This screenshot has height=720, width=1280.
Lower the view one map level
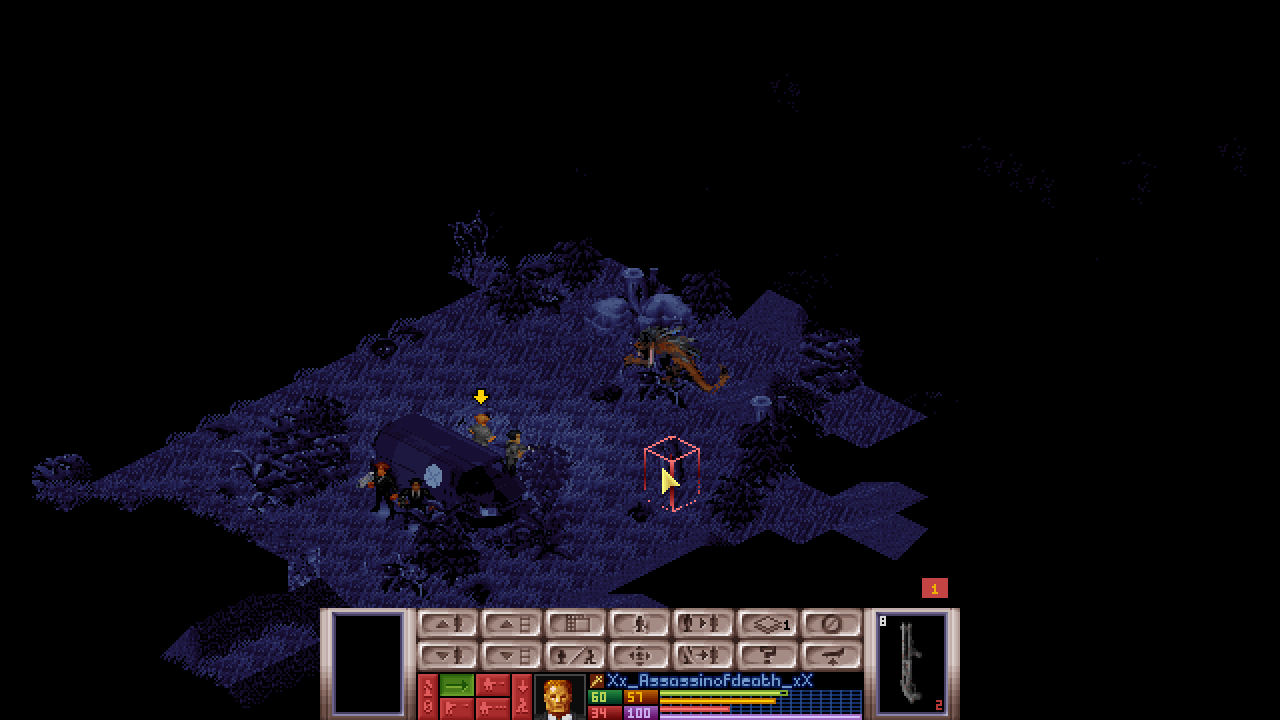[x=512, y=656]
